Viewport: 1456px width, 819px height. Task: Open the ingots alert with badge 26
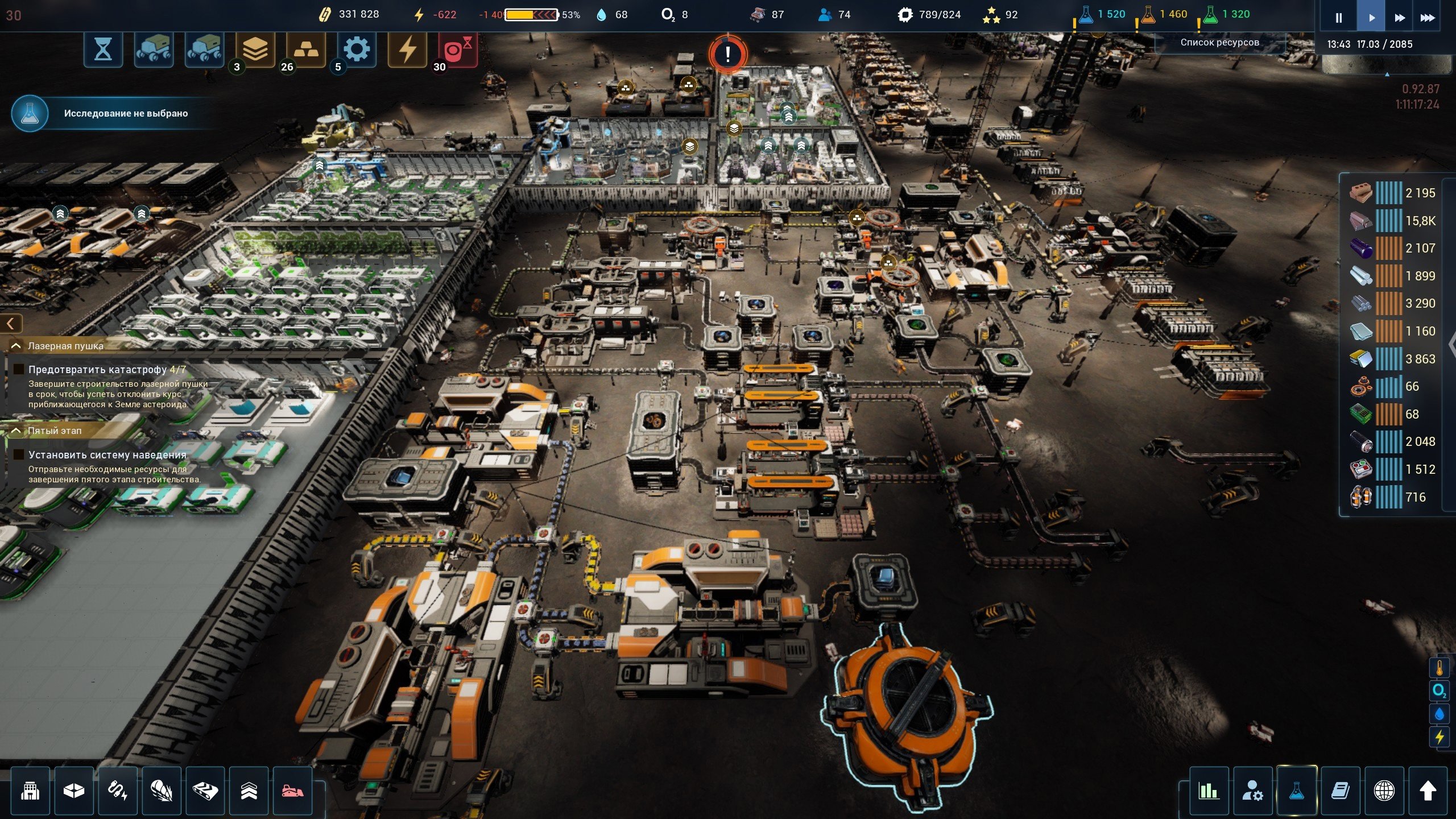coord(305,50)
